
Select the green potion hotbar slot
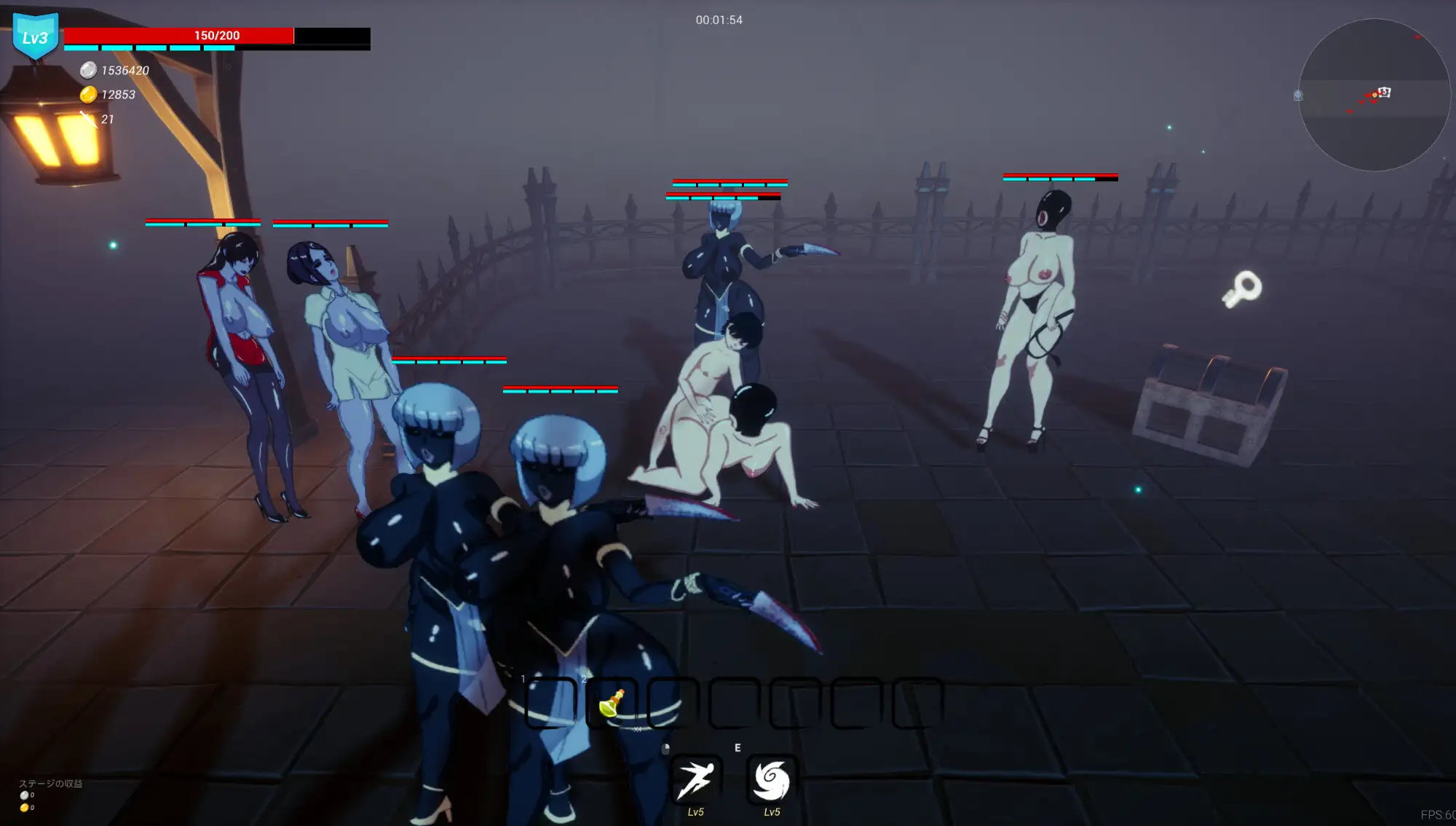612,703
